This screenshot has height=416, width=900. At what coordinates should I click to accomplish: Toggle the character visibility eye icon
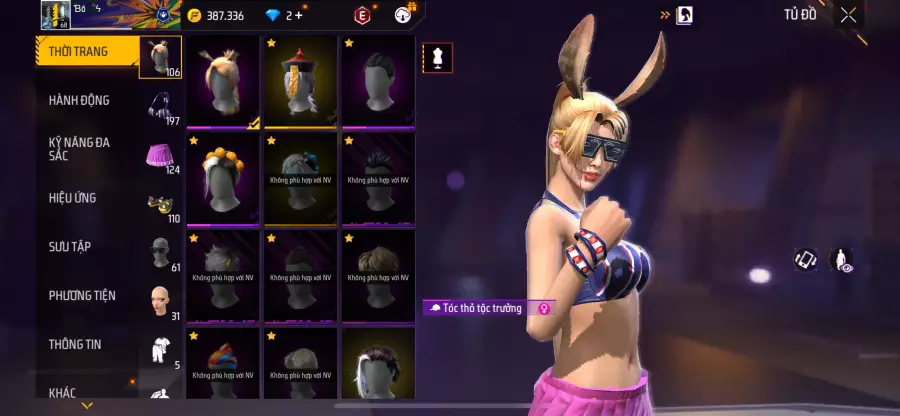[840, 261]
